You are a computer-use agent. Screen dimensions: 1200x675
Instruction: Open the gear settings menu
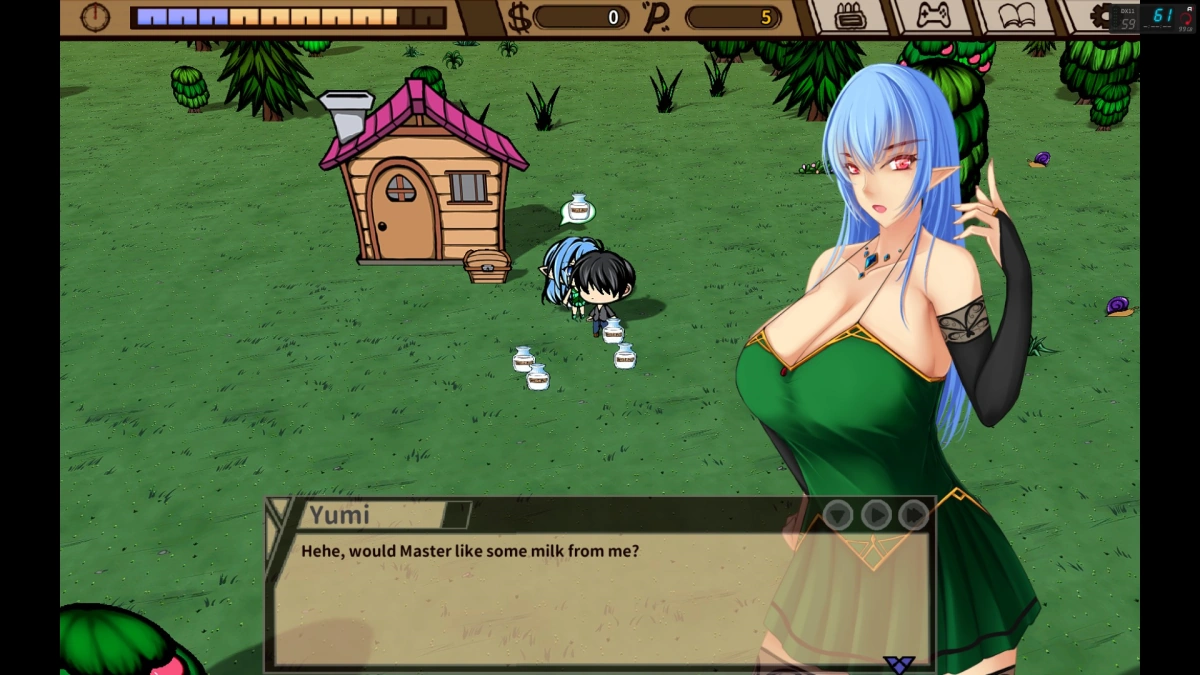(1100, 17)
